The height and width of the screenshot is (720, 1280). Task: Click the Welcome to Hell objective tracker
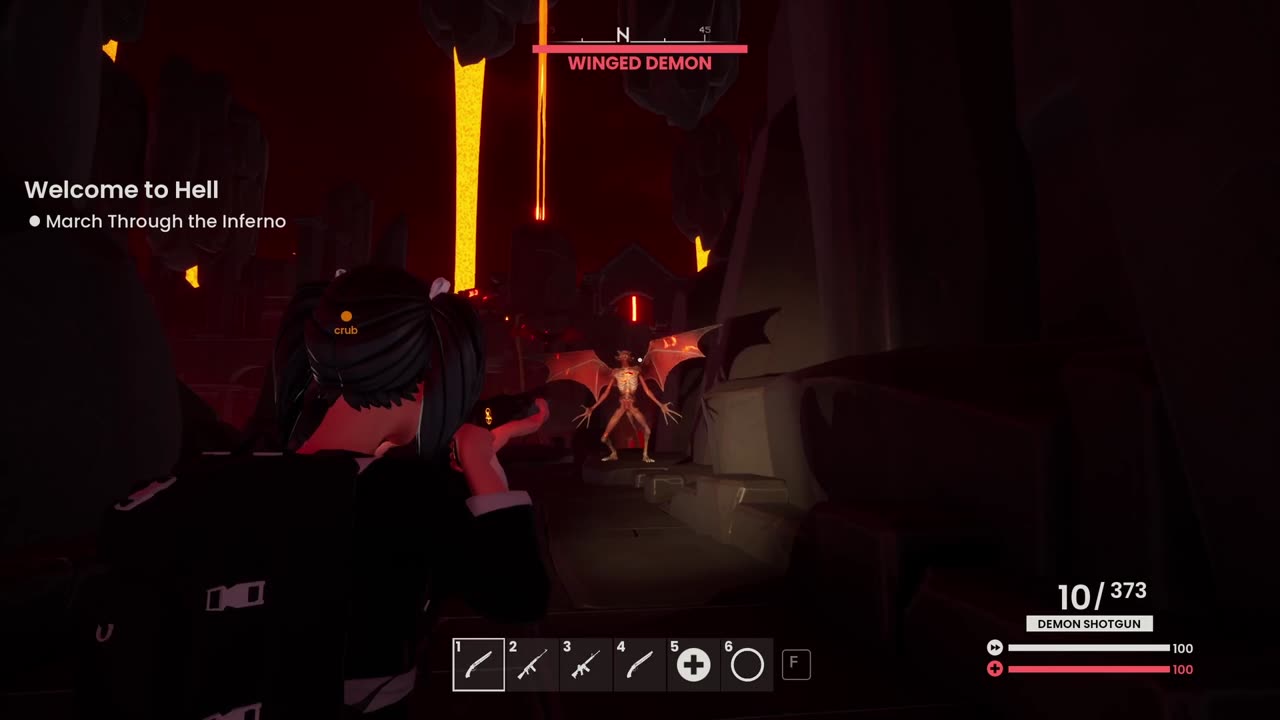point(122,190)
